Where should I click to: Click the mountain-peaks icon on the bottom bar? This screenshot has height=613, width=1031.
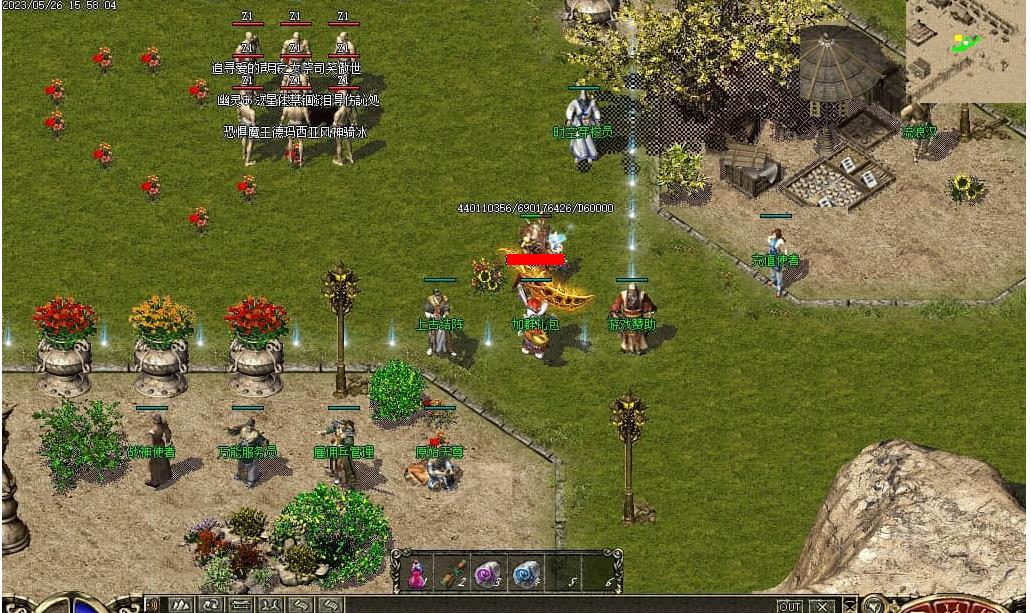[182, 605]
